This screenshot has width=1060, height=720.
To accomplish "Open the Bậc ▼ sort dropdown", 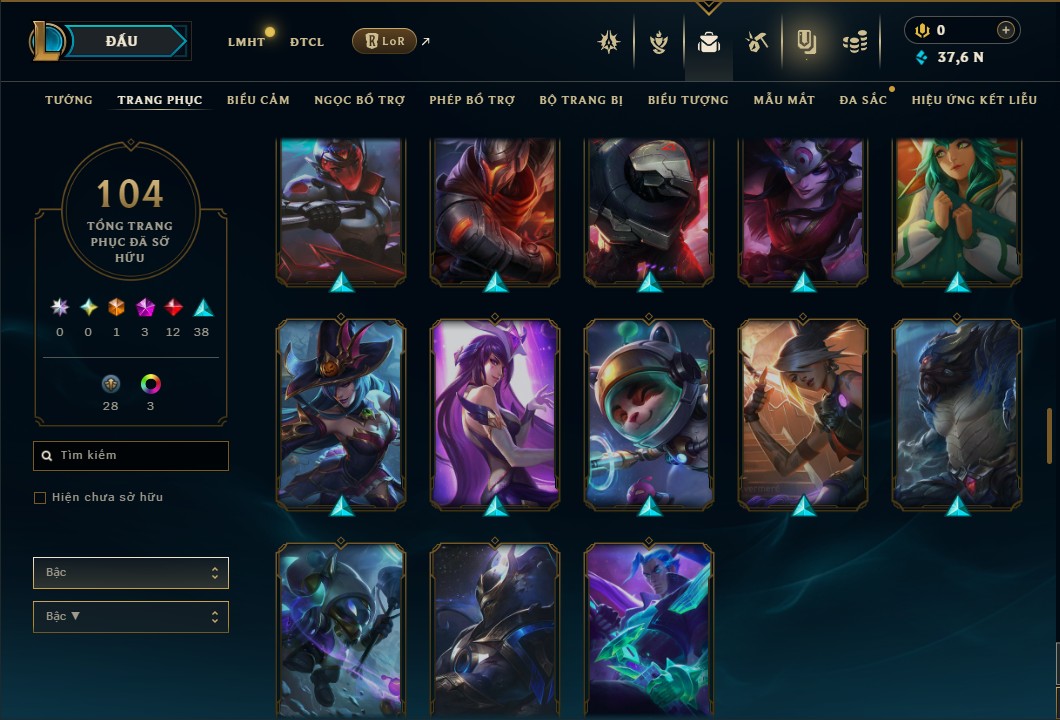I will [x=131, y=617].
